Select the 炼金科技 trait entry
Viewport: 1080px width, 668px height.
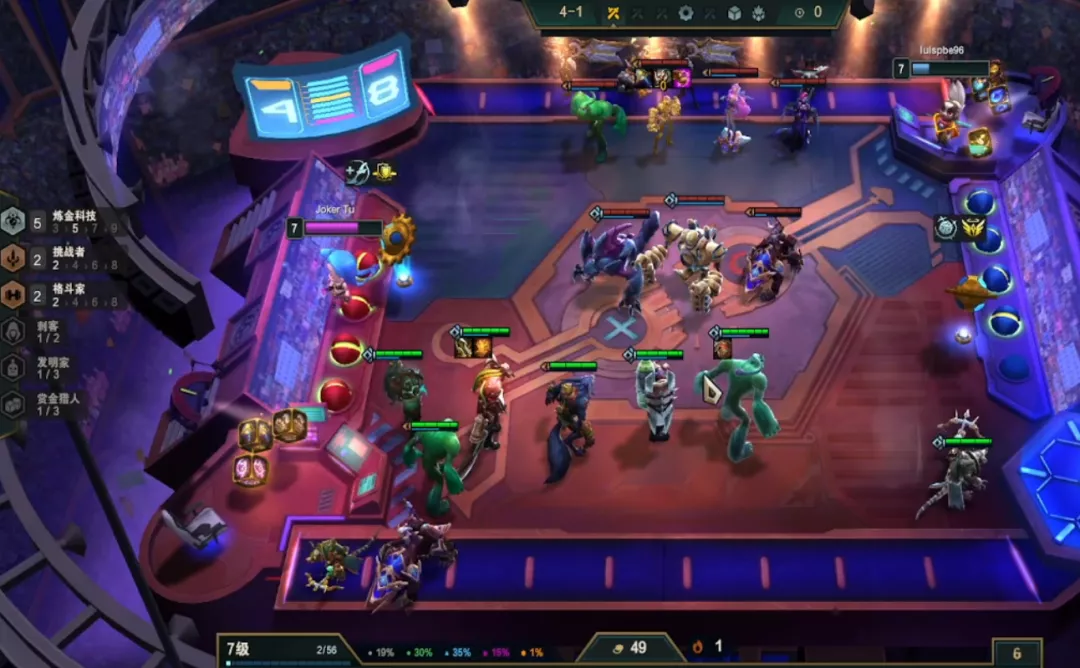coord(62,221)
